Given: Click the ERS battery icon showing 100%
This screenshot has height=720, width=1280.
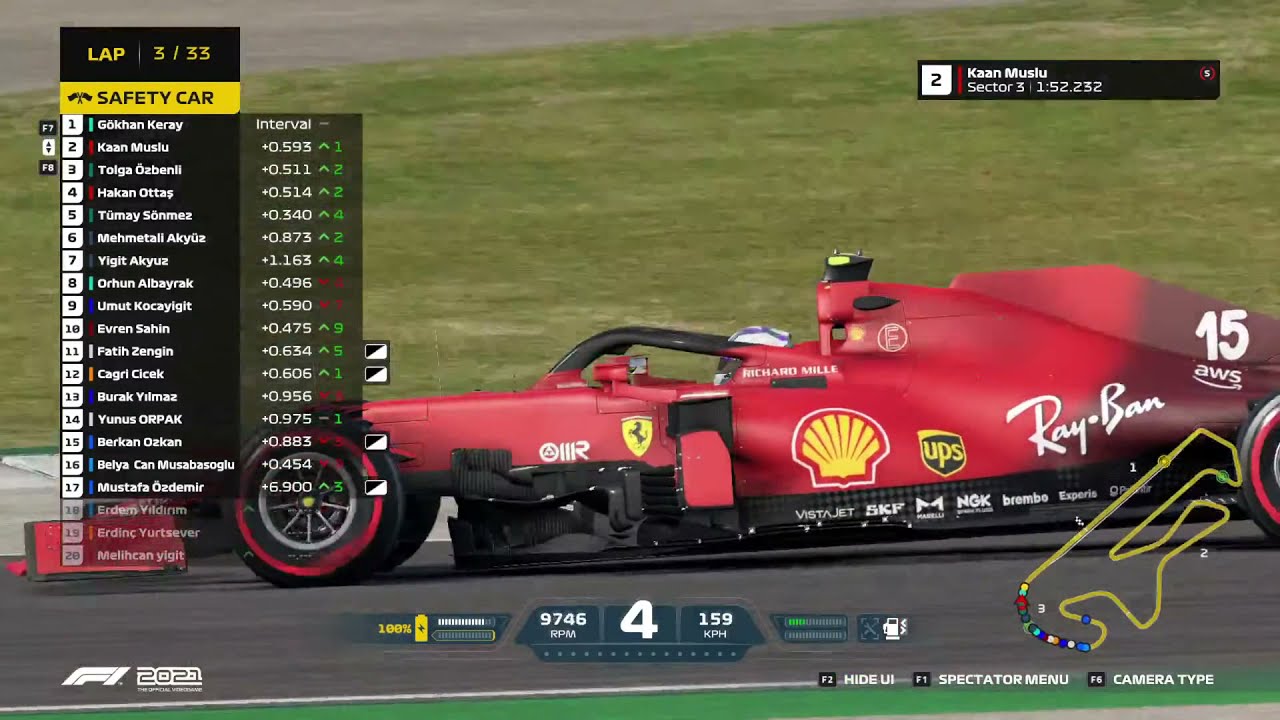Looking at the screenshot, I should pos(420,629).
